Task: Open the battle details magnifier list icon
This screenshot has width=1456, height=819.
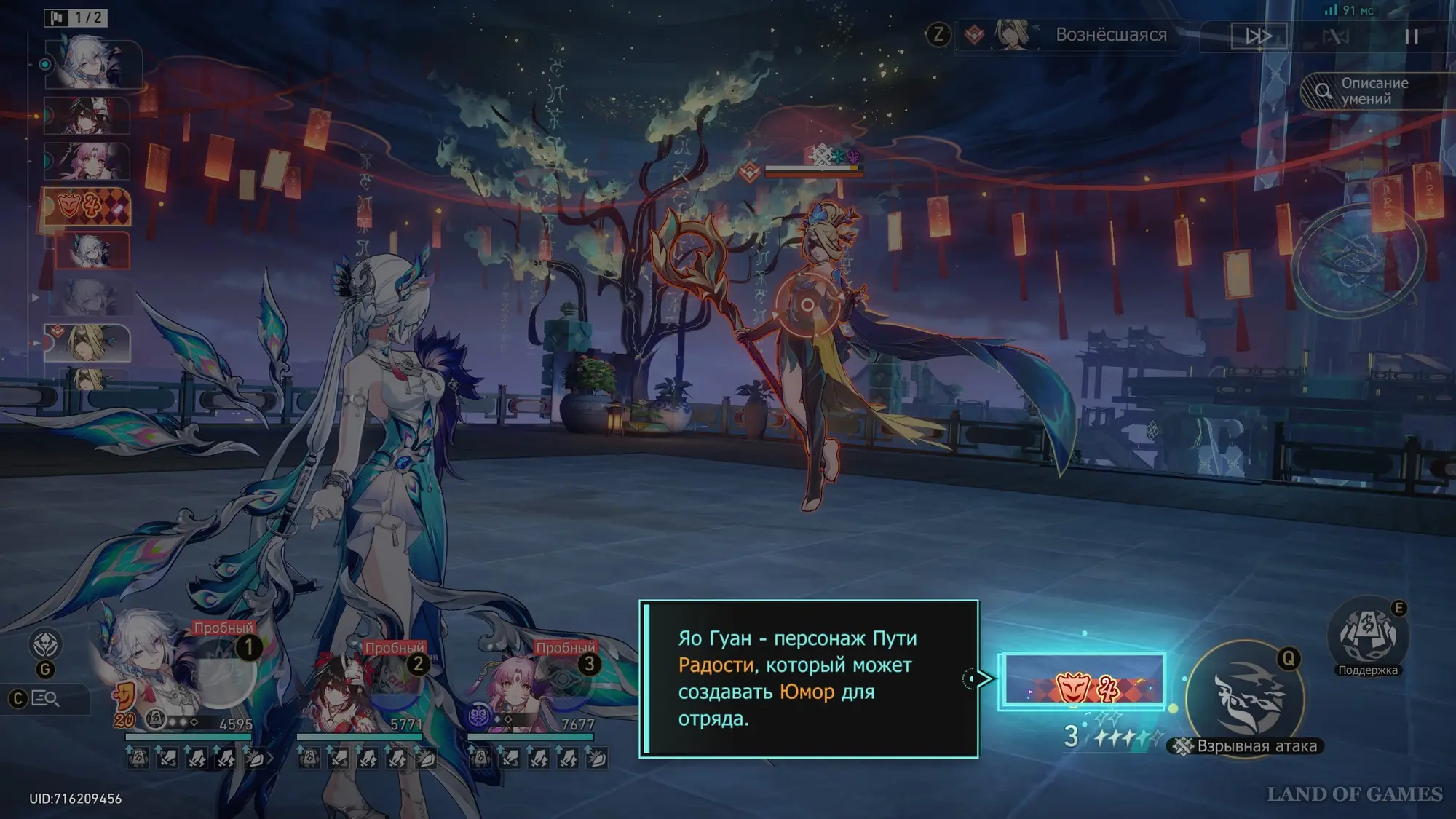Action: click(x=45, y=699)
